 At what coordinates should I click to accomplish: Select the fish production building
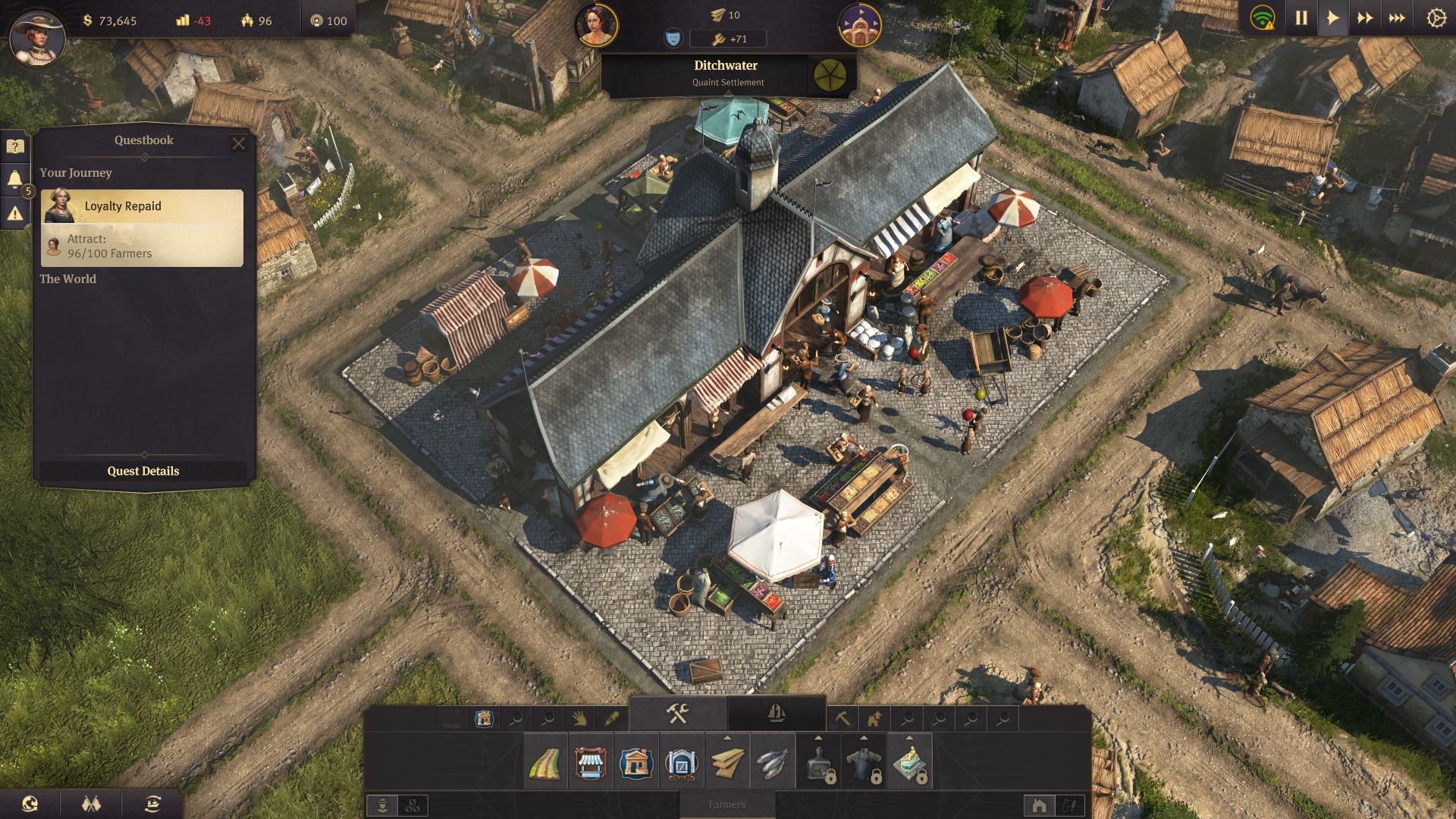[x=773, y=762]
